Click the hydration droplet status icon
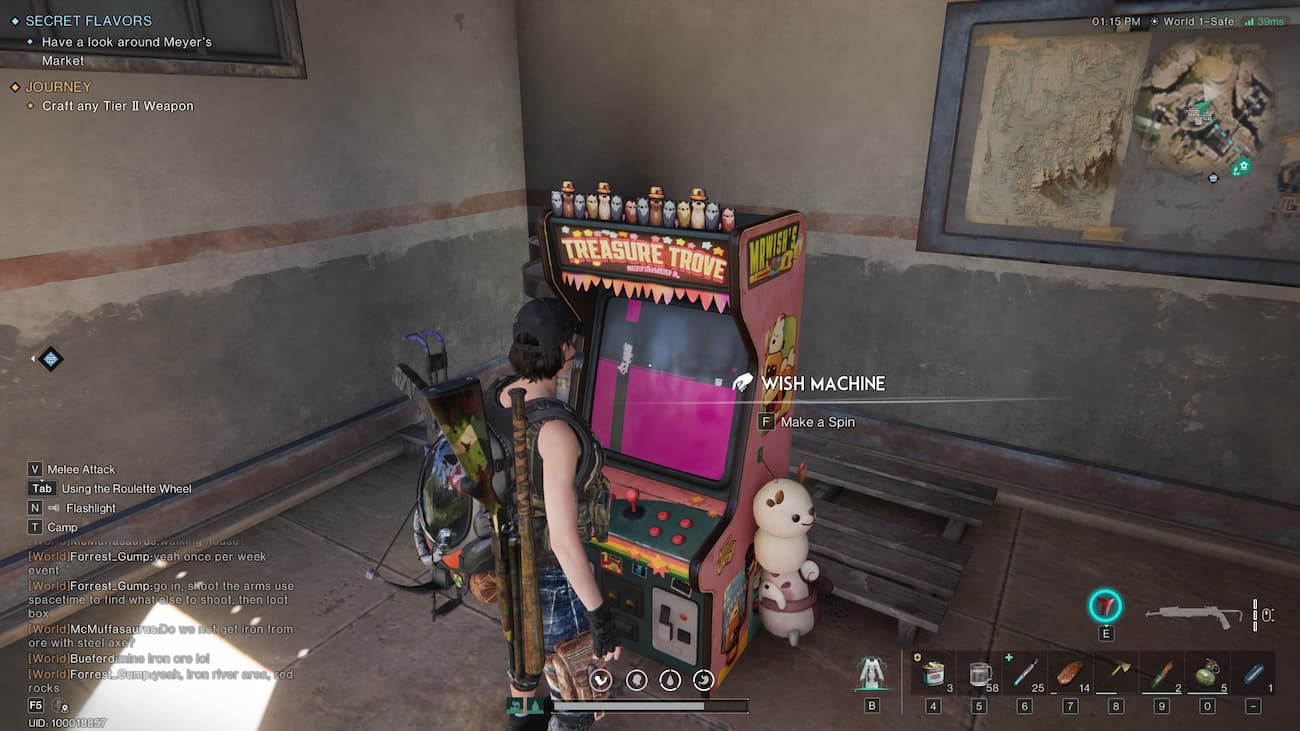Screen dimensions: 1300x731 pyautogui.click(x=668, y=680)
